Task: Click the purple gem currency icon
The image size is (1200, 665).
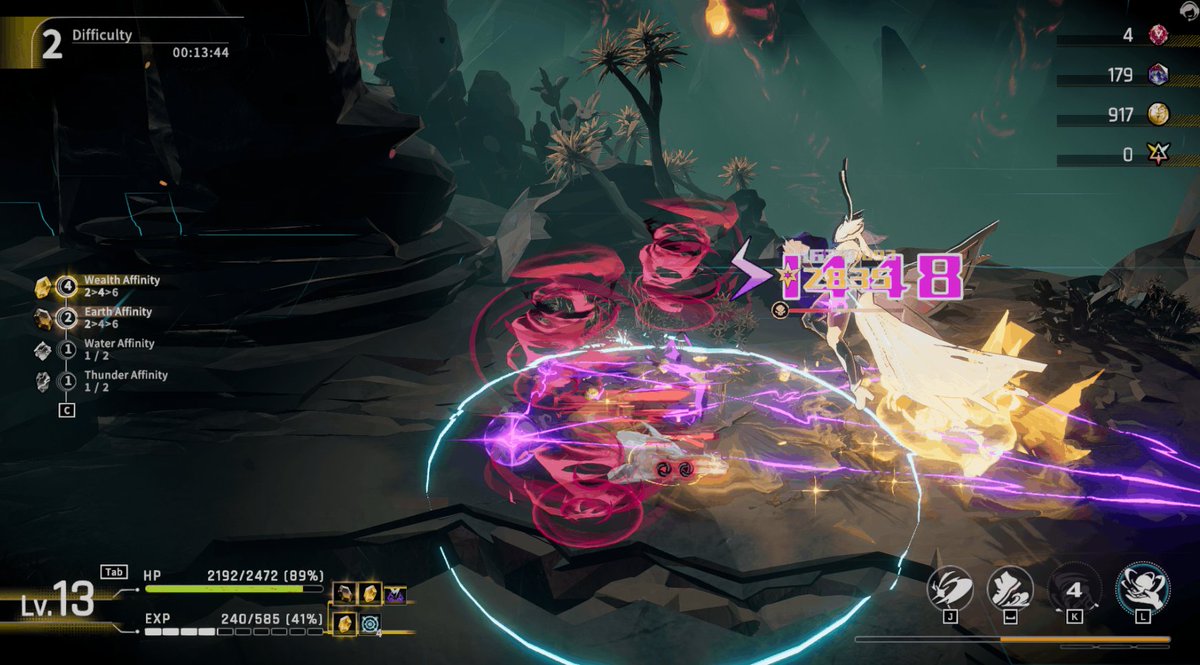Action: point(1158,74)
